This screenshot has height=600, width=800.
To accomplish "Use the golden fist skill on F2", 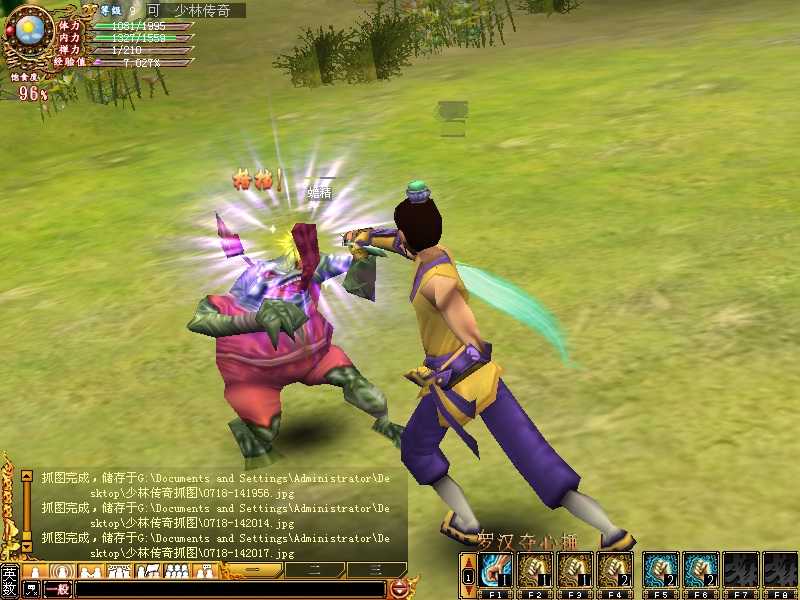I will 537,569.
